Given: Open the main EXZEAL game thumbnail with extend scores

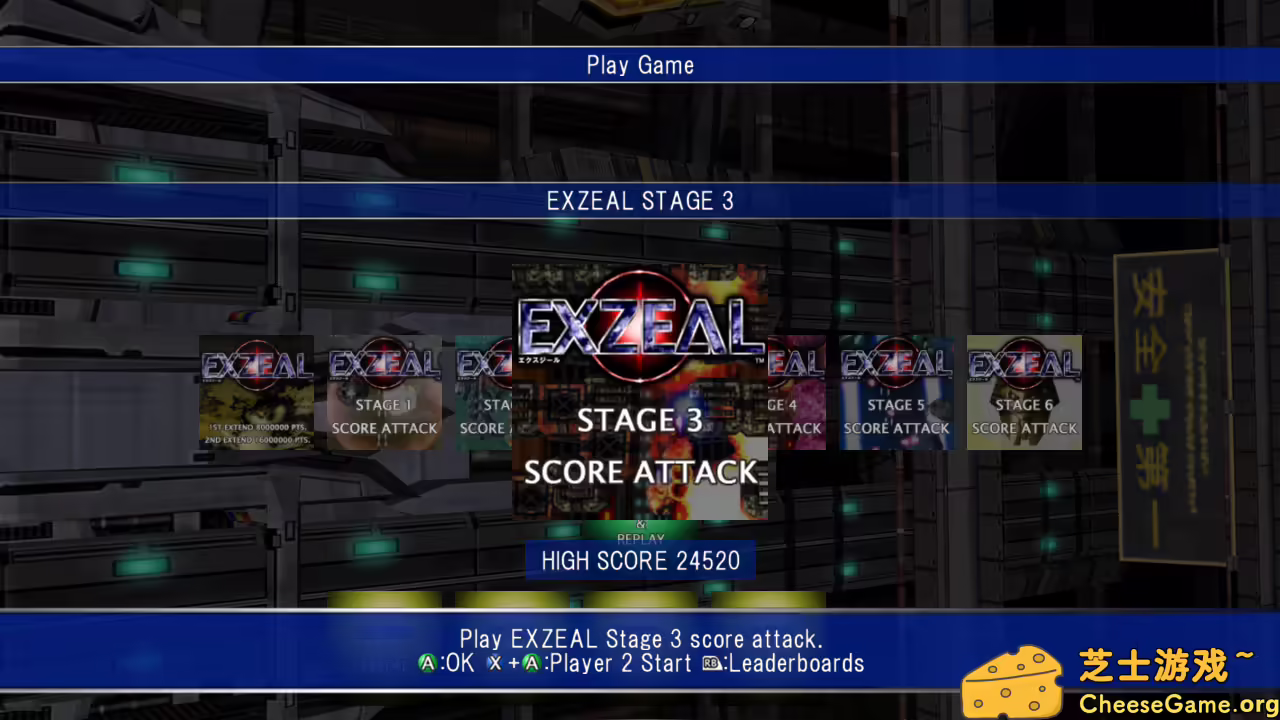Looking at the screenshot, I should (256, 392).
